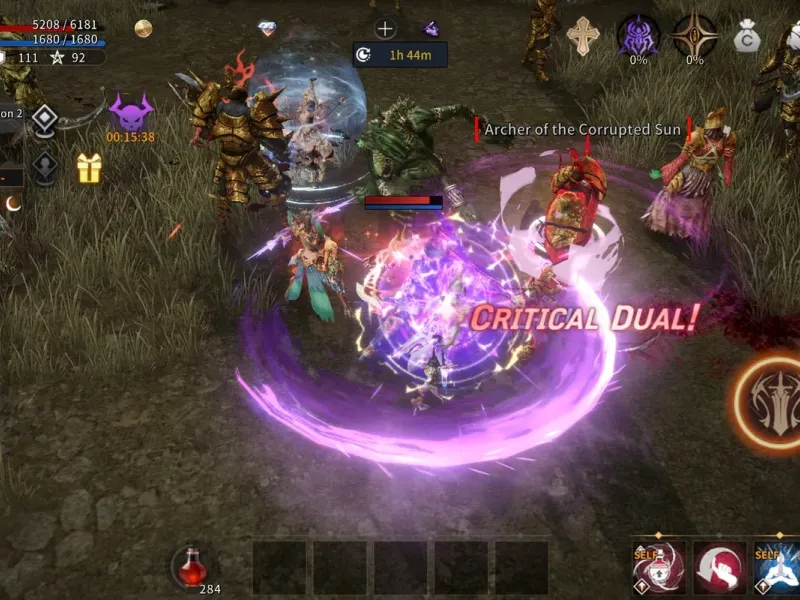Use the red health potion

point(190,567)
